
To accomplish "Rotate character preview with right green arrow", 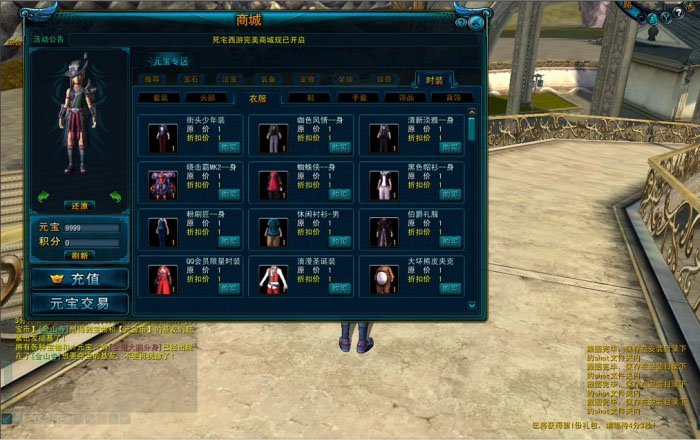I will click(x=116, y=197).
